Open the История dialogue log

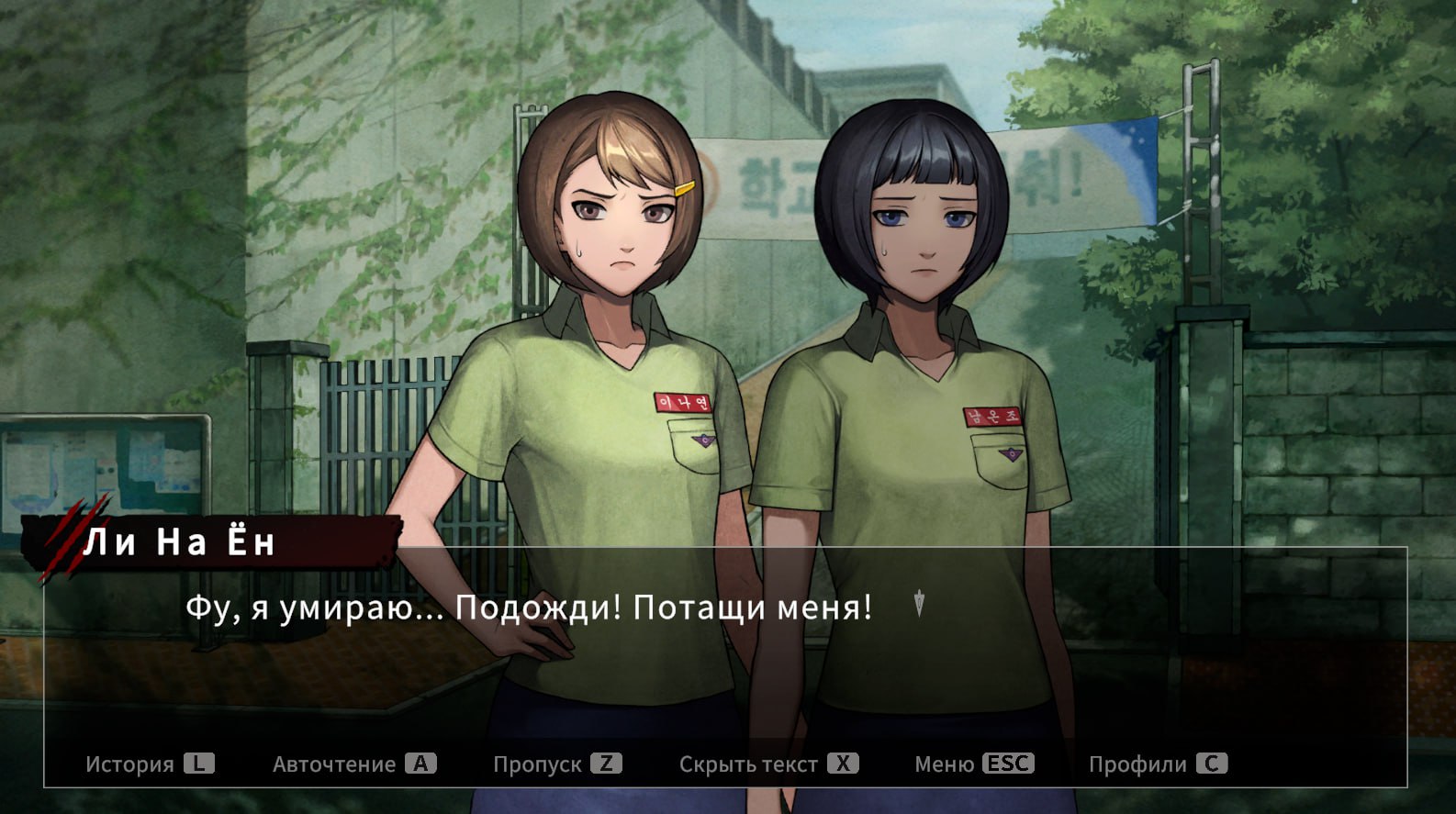[149, 764]
